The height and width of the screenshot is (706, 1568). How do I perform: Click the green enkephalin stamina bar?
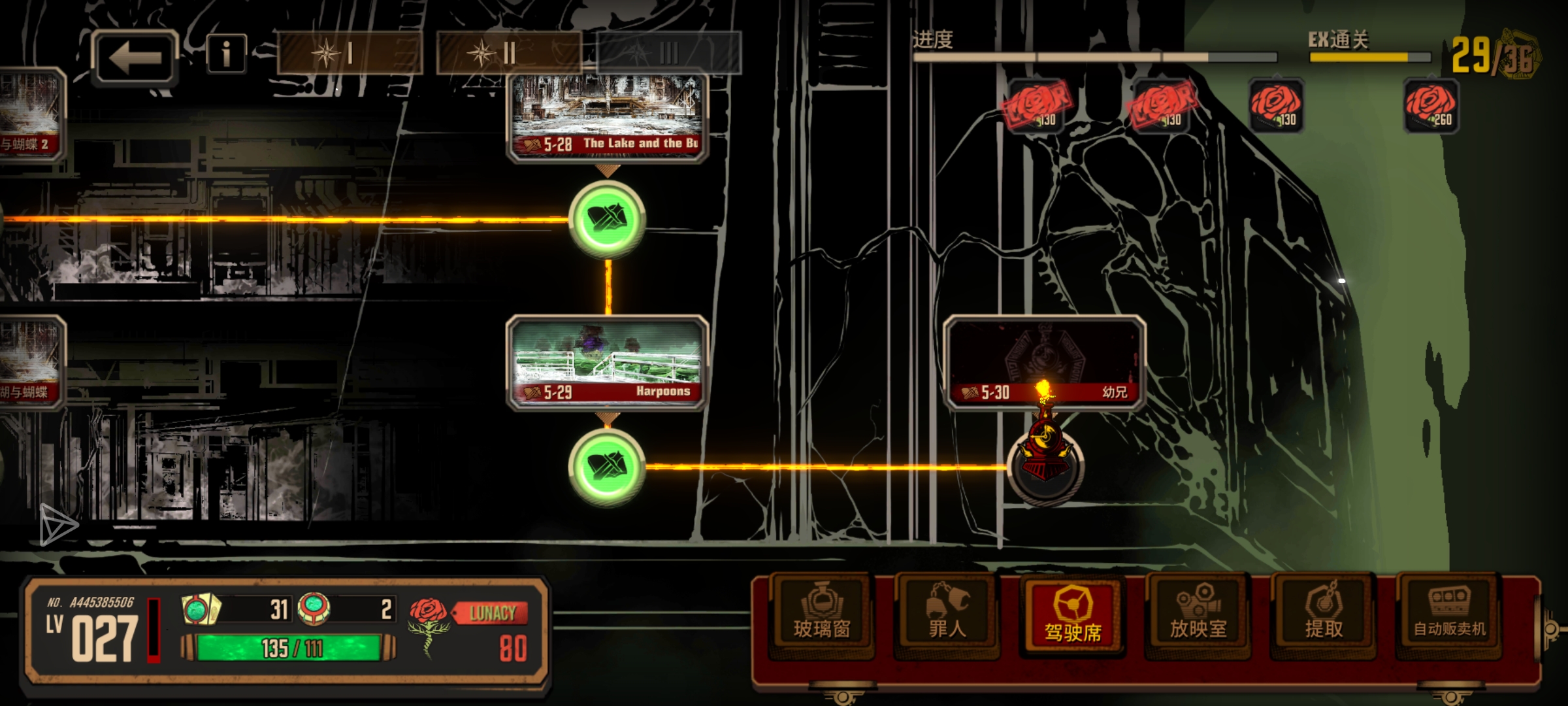289,648
